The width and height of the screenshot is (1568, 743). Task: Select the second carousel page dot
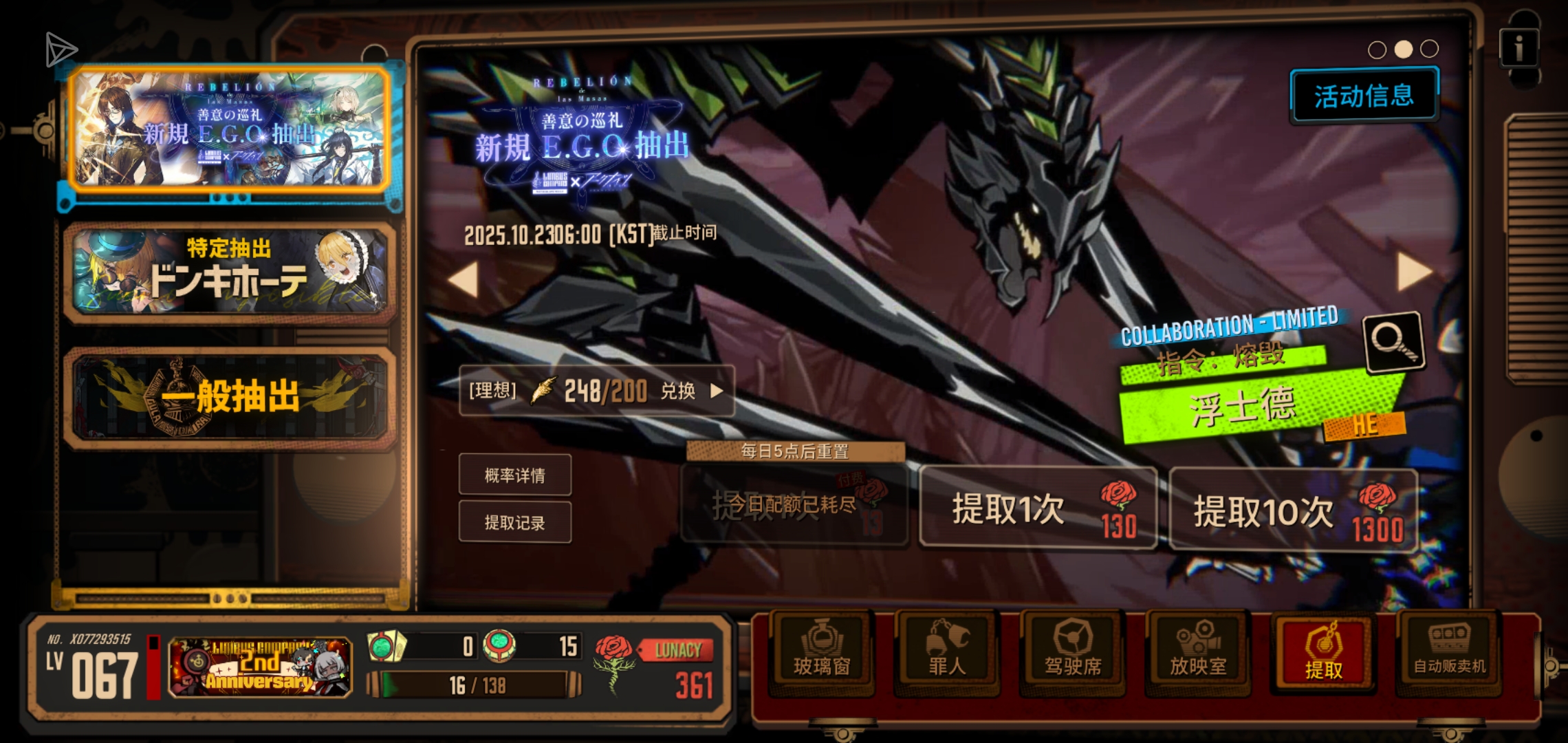pos(1403,48)
